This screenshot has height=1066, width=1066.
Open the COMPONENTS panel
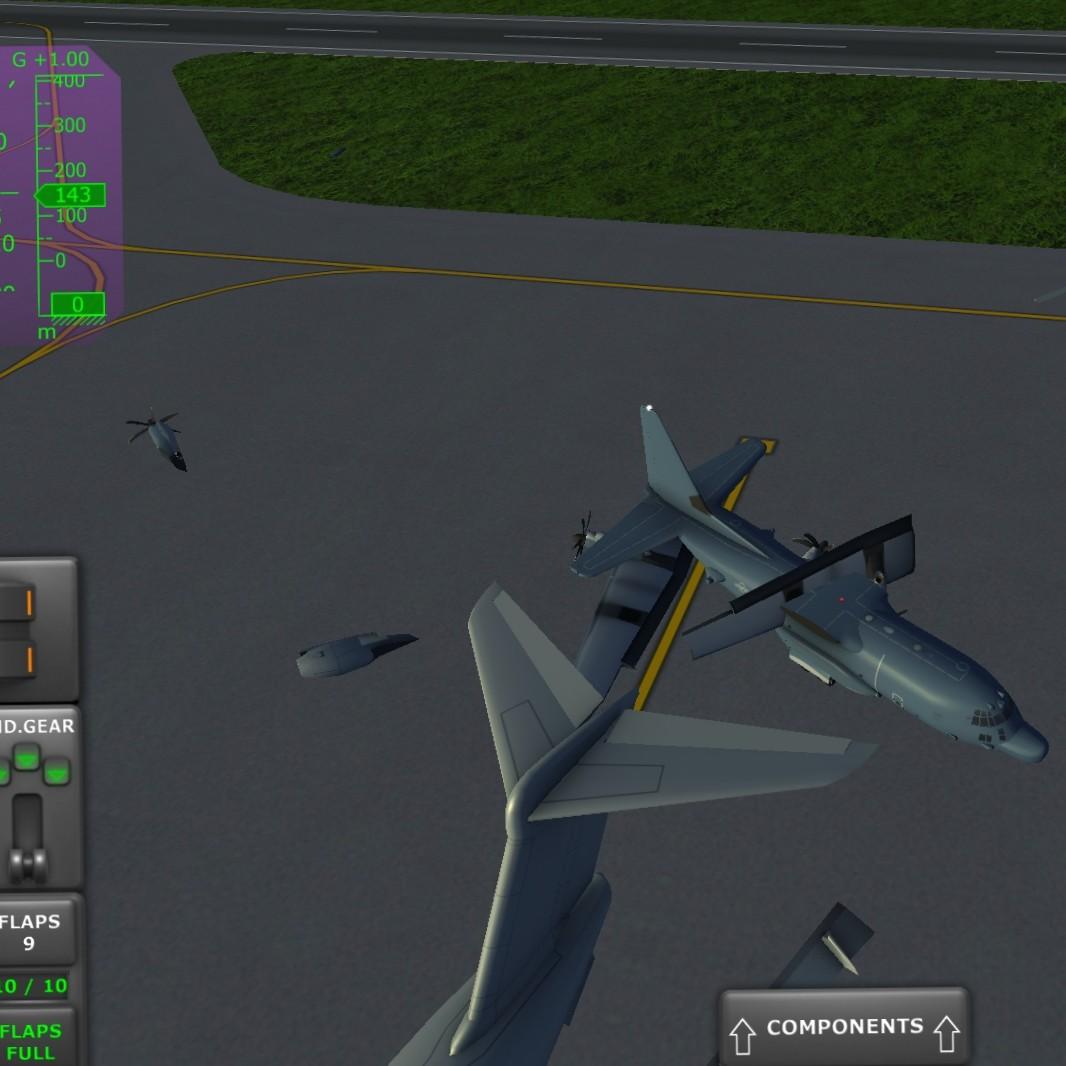(843, 1028)
